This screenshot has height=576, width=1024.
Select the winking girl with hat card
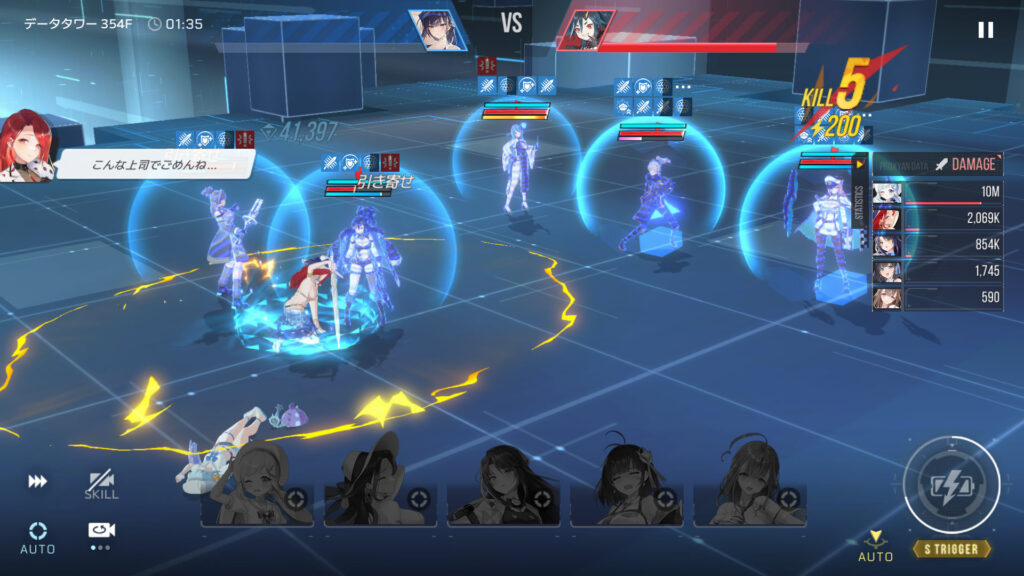tap(257, 485)
